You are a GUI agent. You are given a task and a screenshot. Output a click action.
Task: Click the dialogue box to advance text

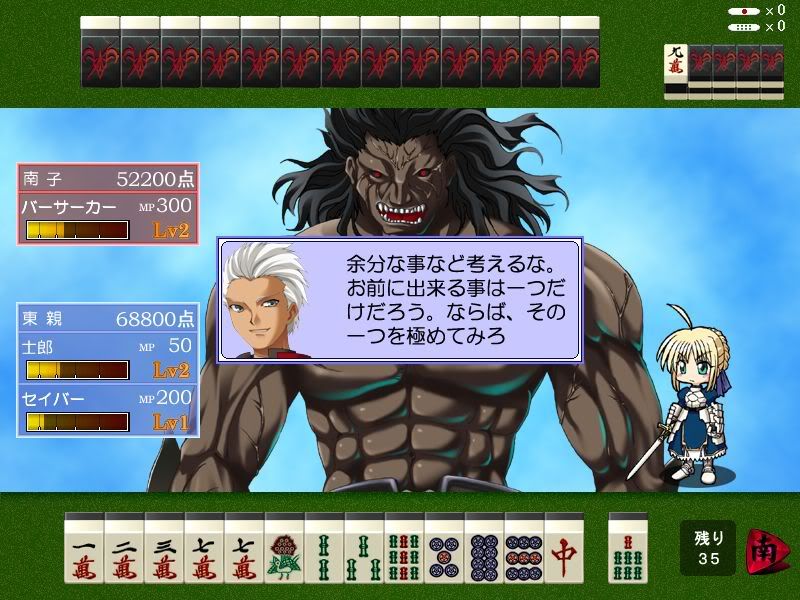400,300
